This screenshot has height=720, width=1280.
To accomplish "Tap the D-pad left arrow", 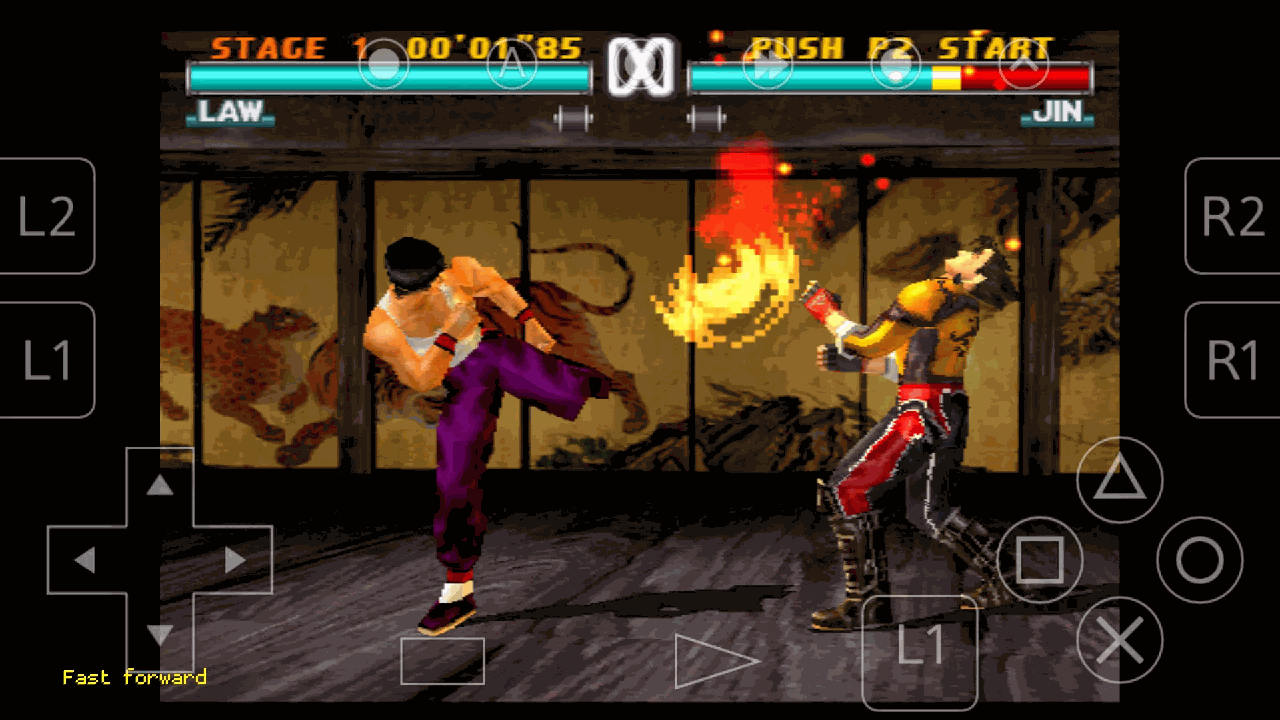I will point(85,560).
